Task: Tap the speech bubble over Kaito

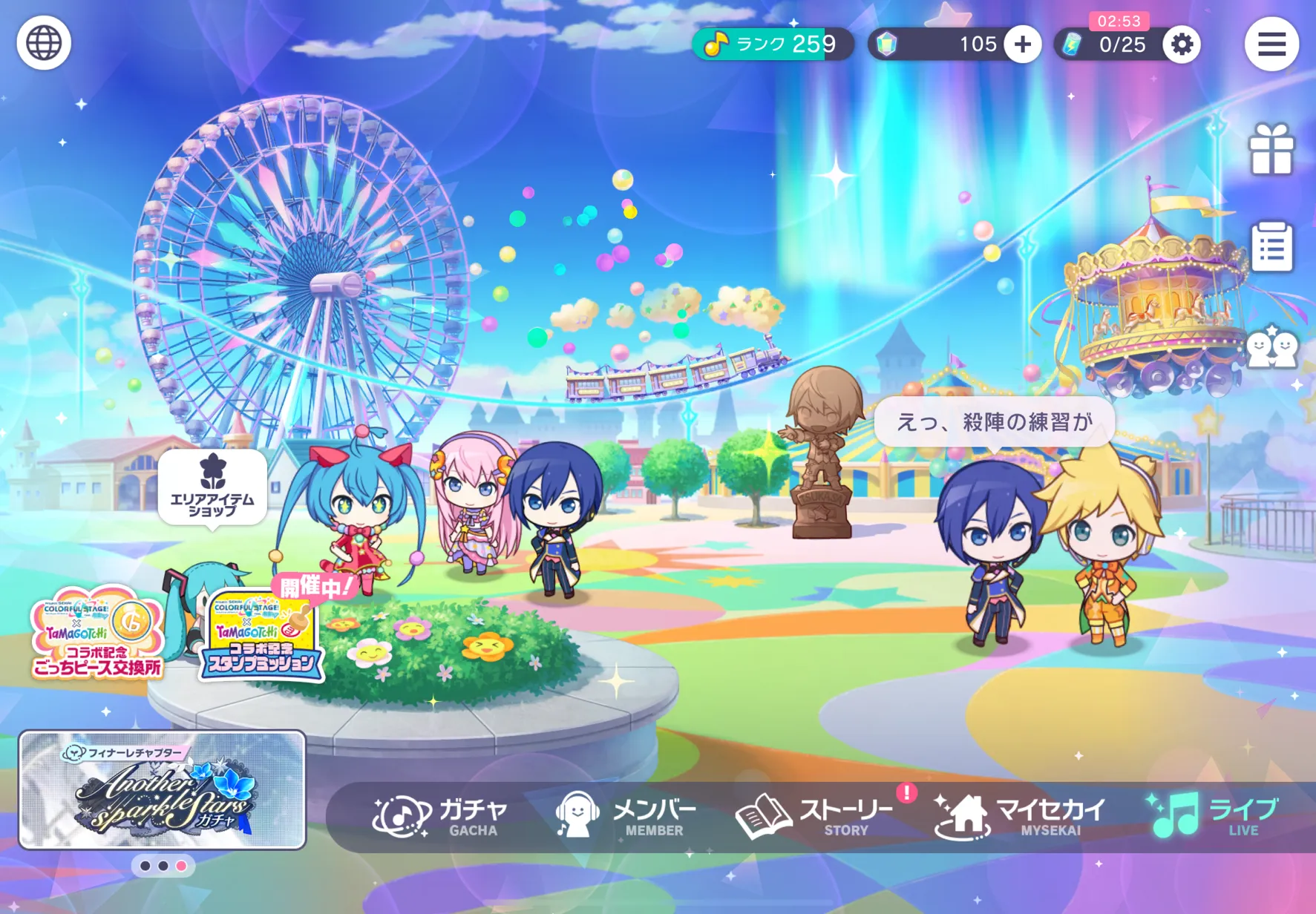Action: 994,422
